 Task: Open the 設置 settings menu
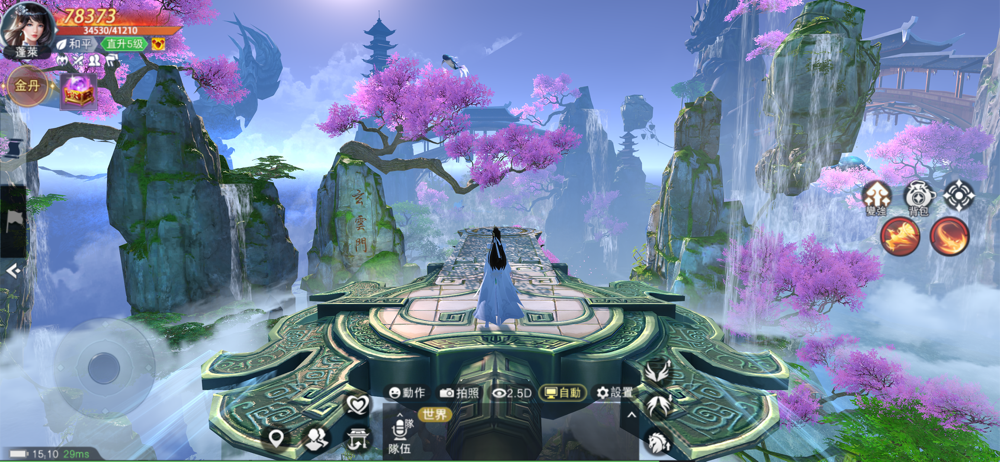pos(614,393)
